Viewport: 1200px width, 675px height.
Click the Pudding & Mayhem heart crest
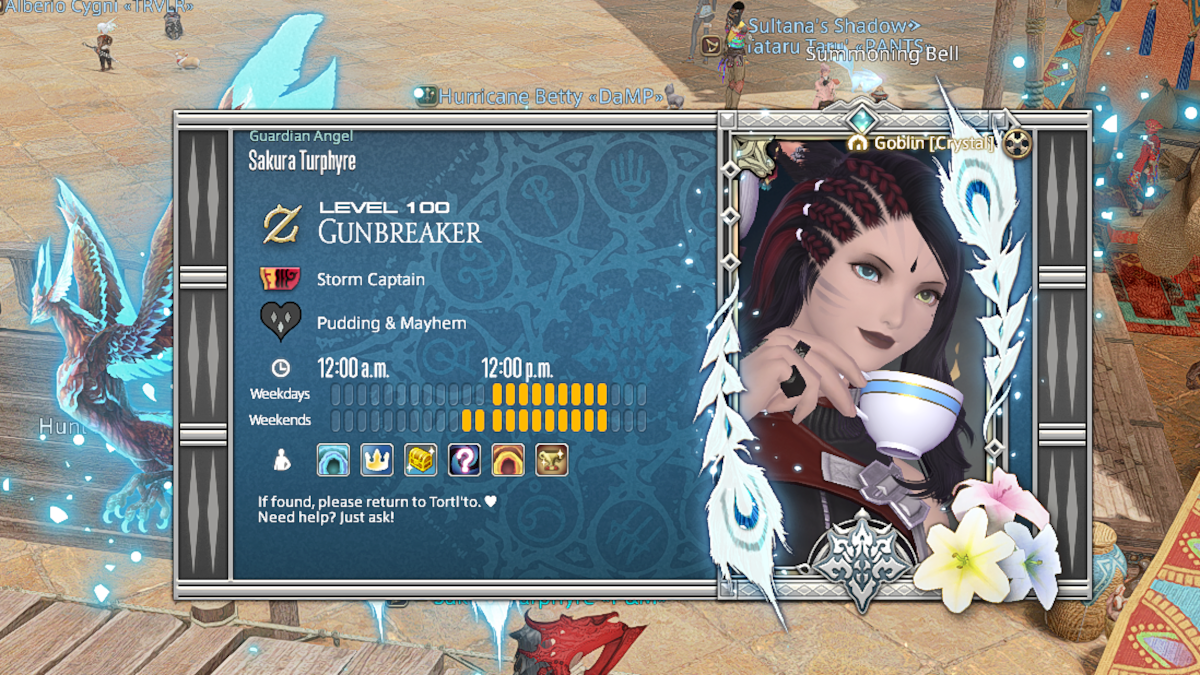[281, 322]
